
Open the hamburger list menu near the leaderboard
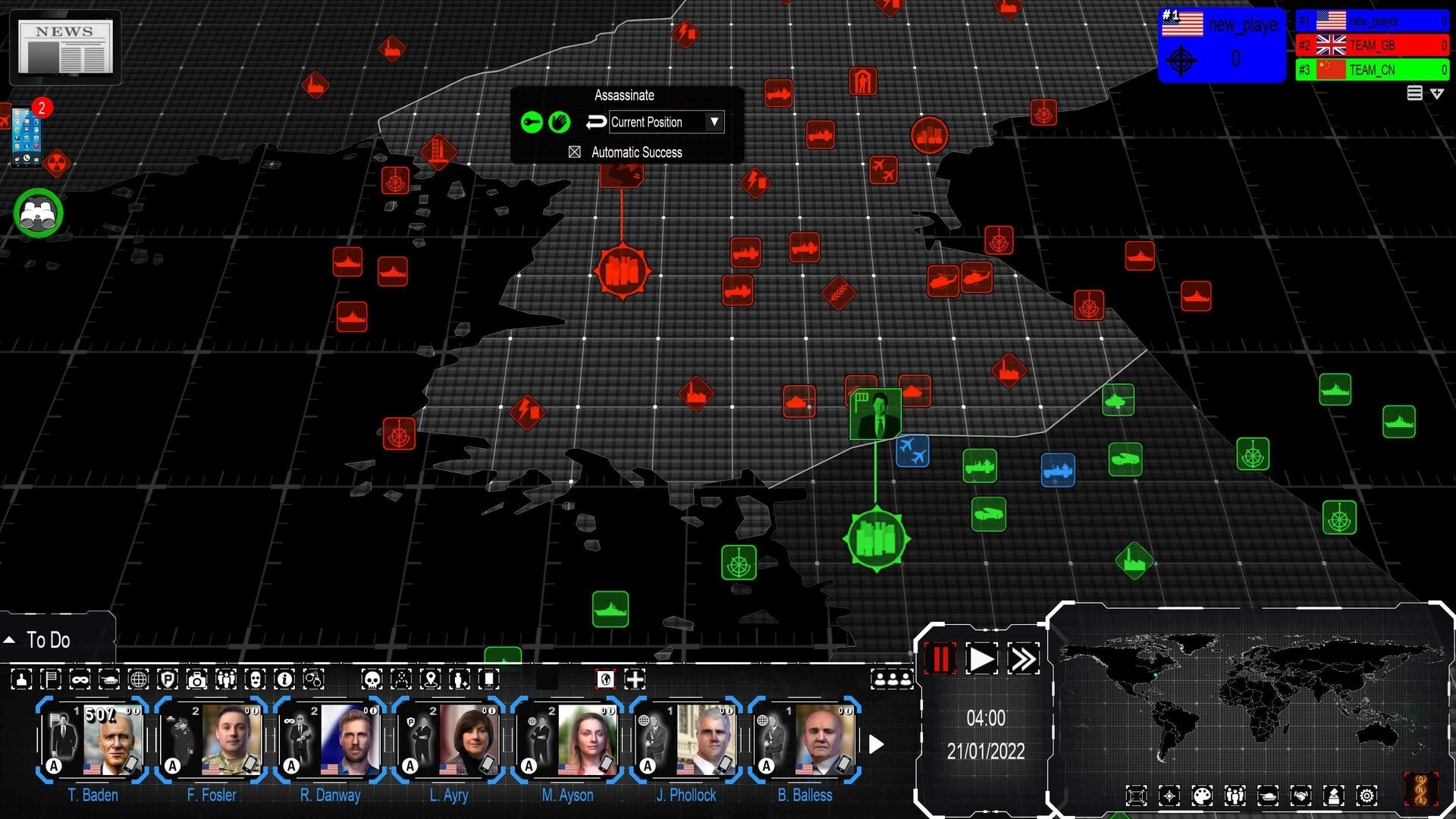point(1415,93)
